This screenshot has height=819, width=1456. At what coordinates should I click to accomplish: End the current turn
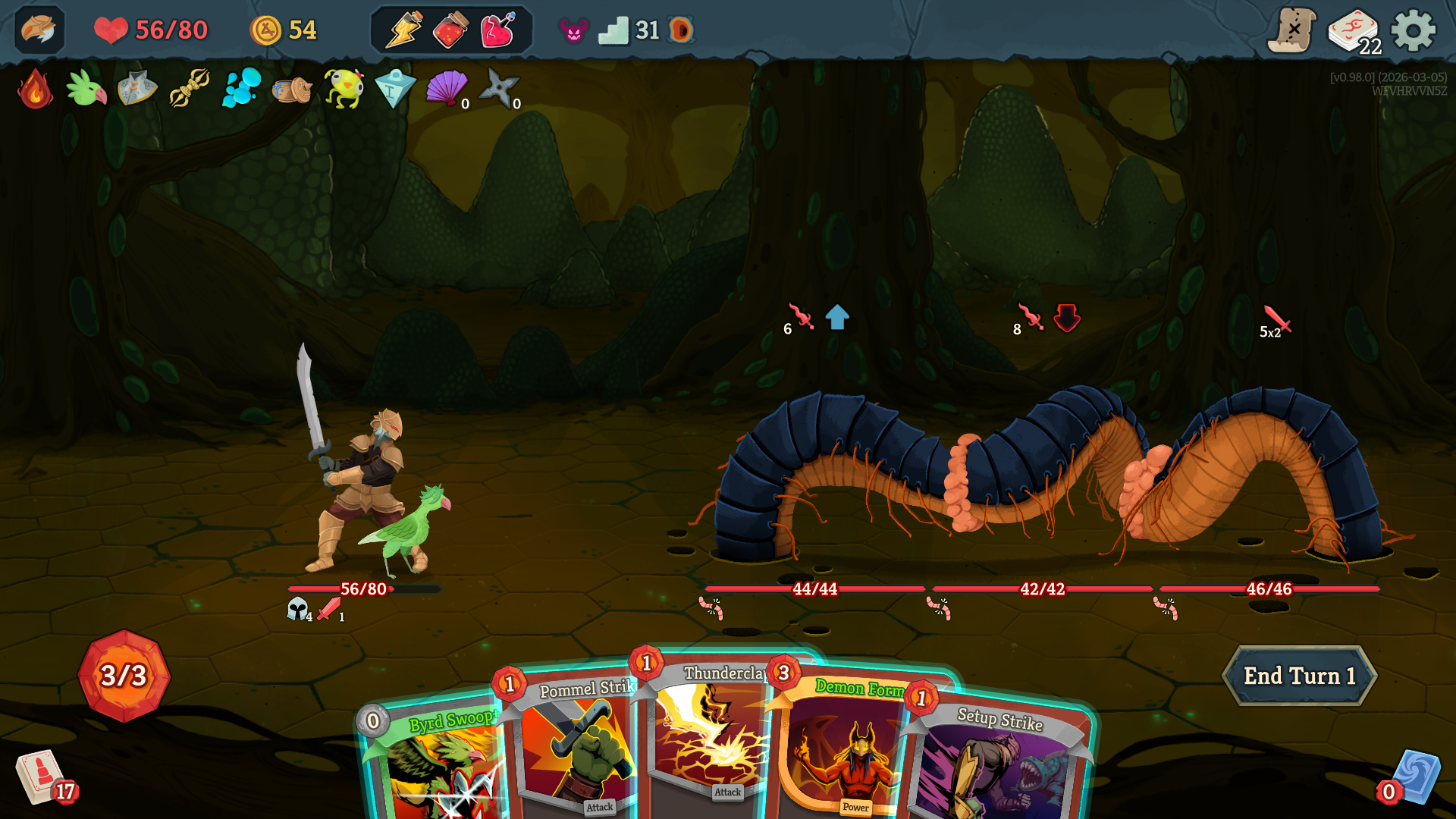click(1299, 676)
